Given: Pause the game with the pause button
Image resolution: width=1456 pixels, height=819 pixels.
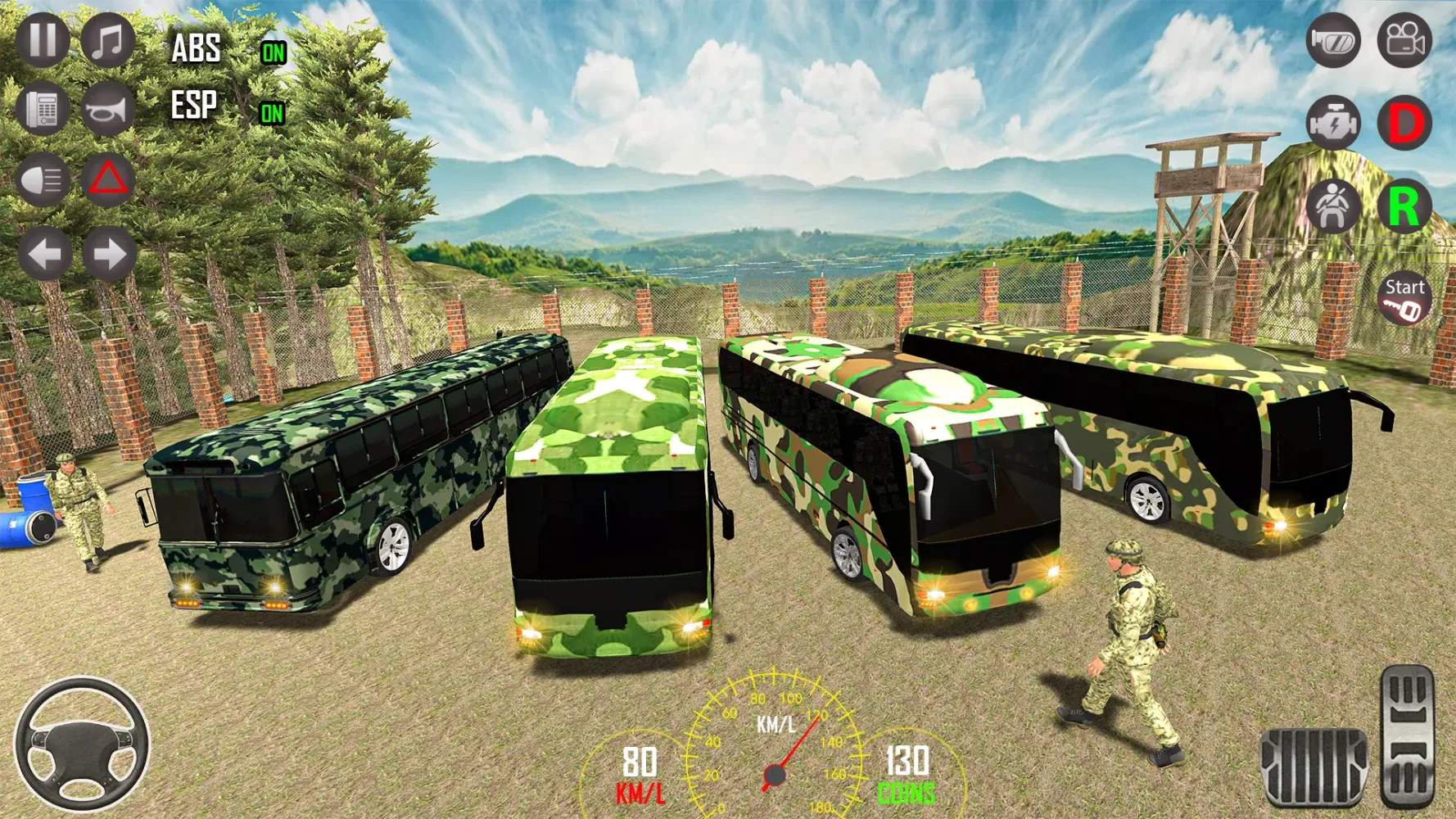Looking at the screenshot, I should click(43, 40).
